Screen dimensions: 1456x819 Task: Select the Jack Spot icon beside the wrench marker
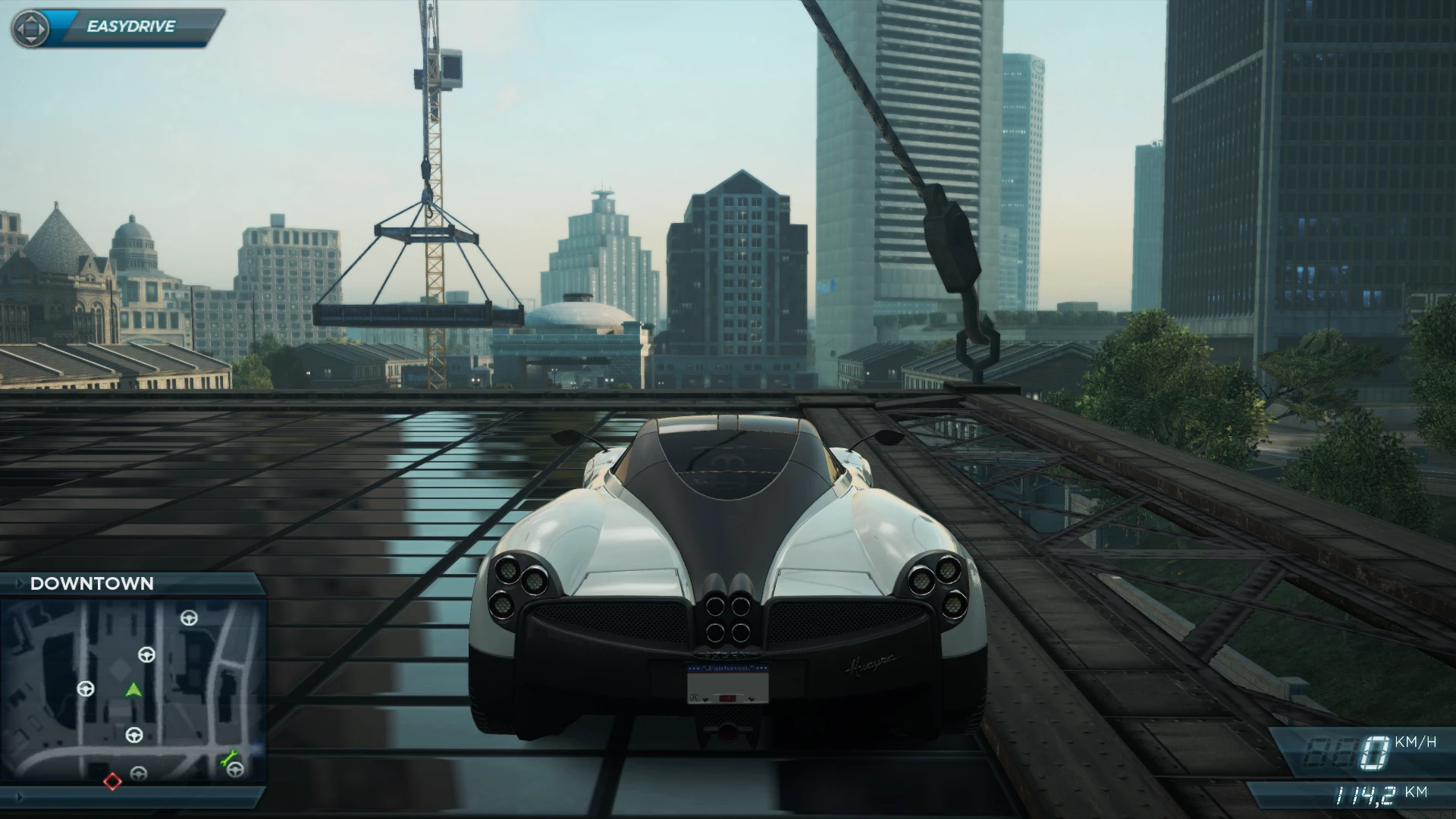coord(235,771)
